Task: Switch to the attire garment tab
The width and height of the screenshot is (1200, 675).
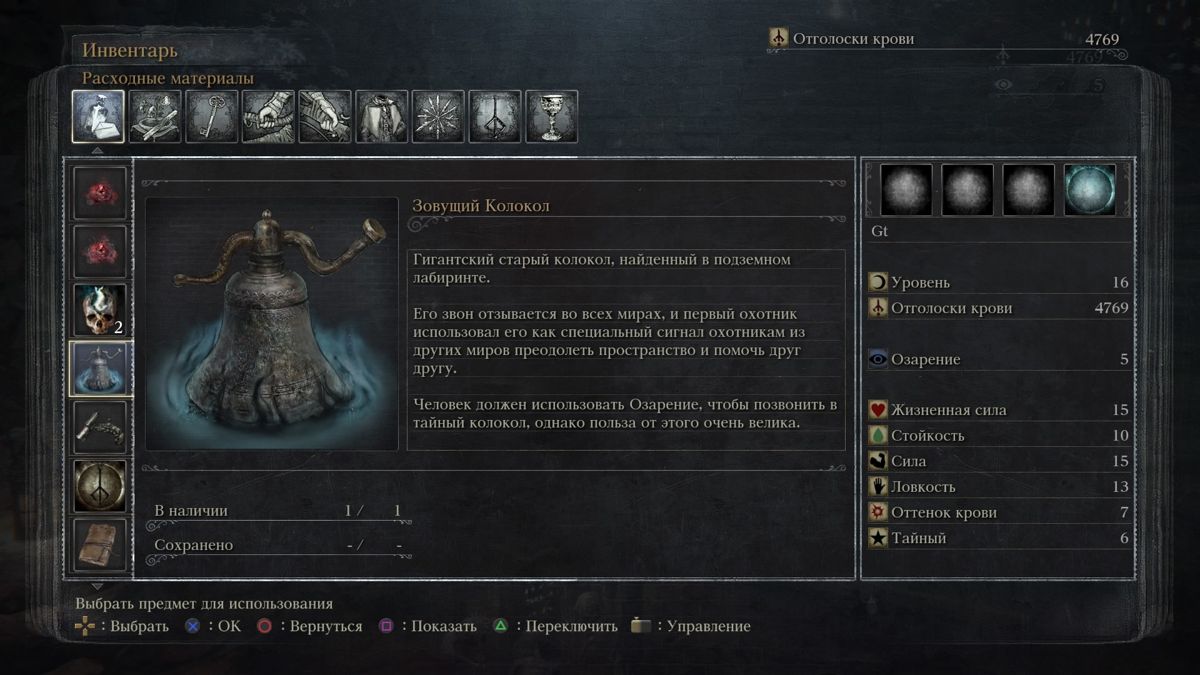Action: point(382,116)
